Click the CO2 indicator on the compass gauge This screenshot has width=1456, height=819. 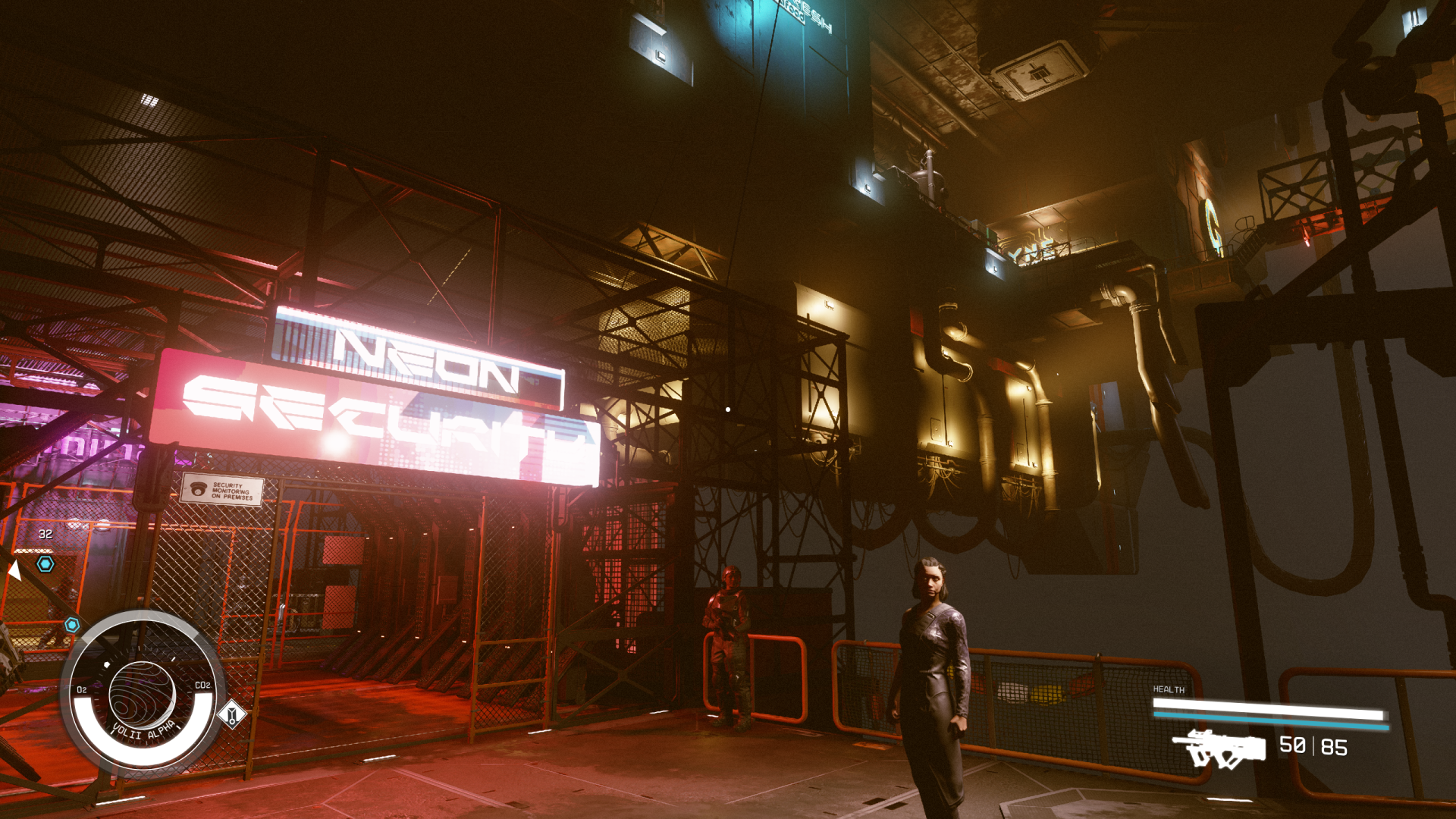pos(204,684)
